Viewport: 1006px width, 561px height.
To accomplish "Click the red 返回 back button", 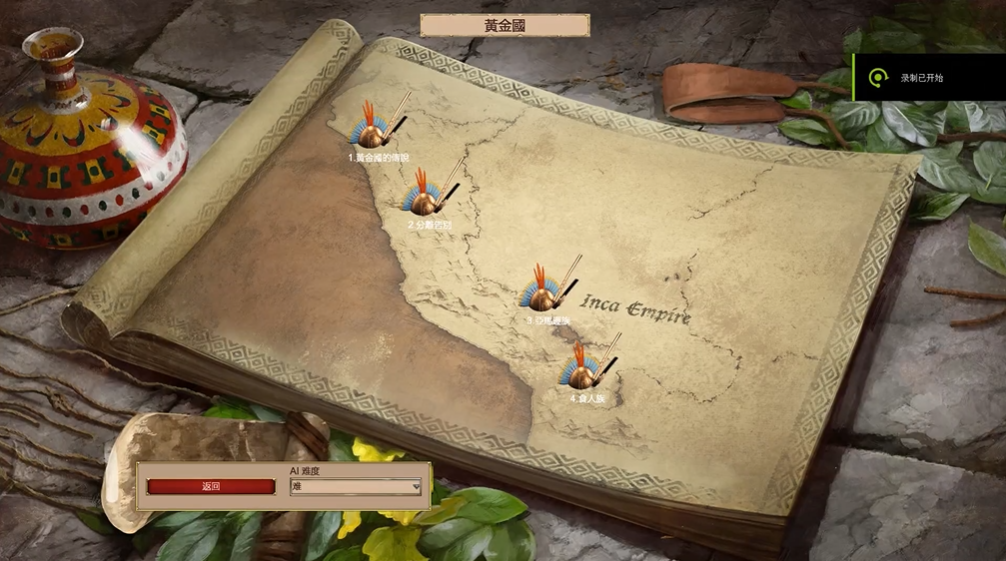I will [210, 487].
